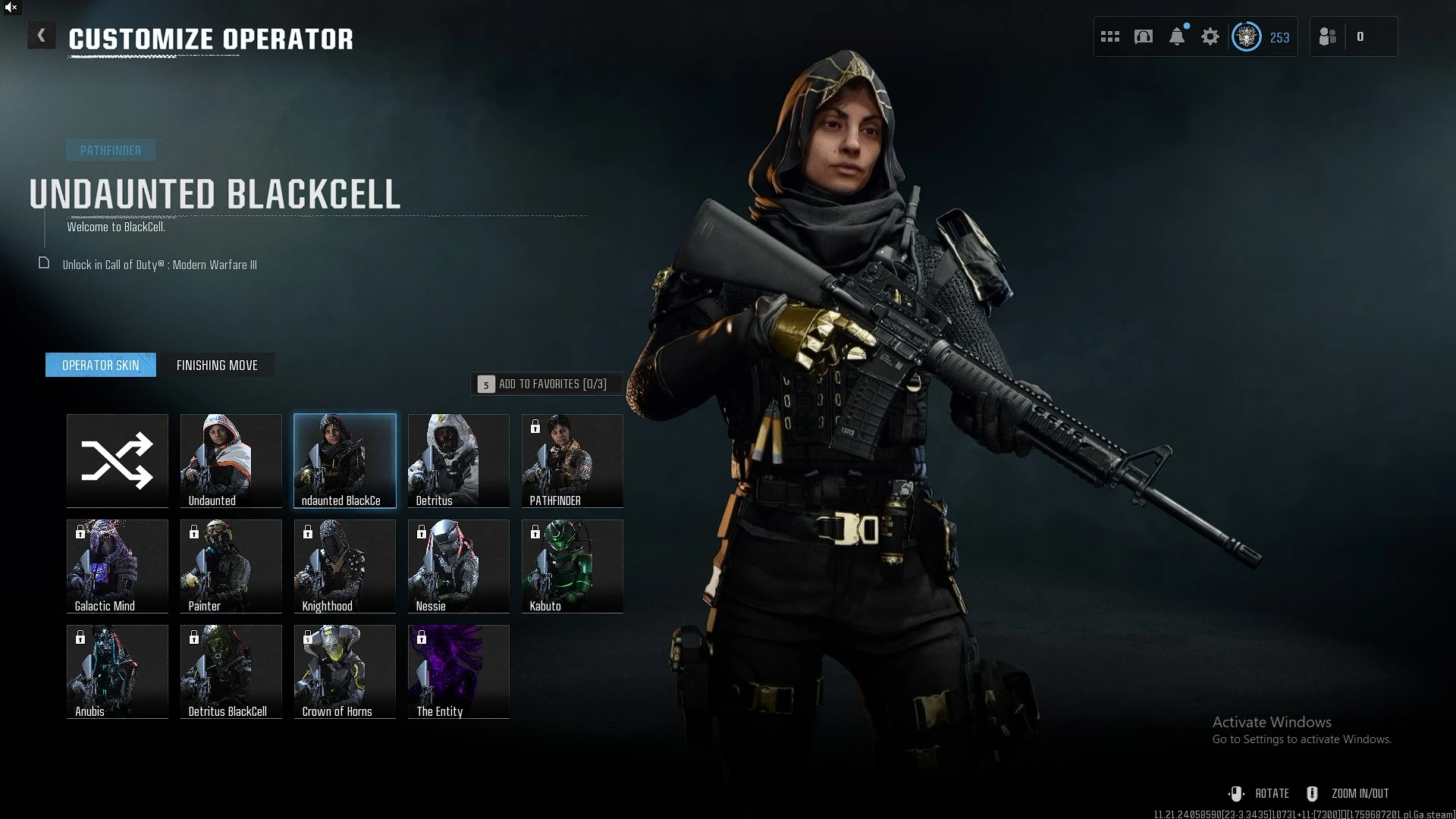Select the Anubis operator skin
This screenshot has width=1456, height=819.
(x=118, y=671)
